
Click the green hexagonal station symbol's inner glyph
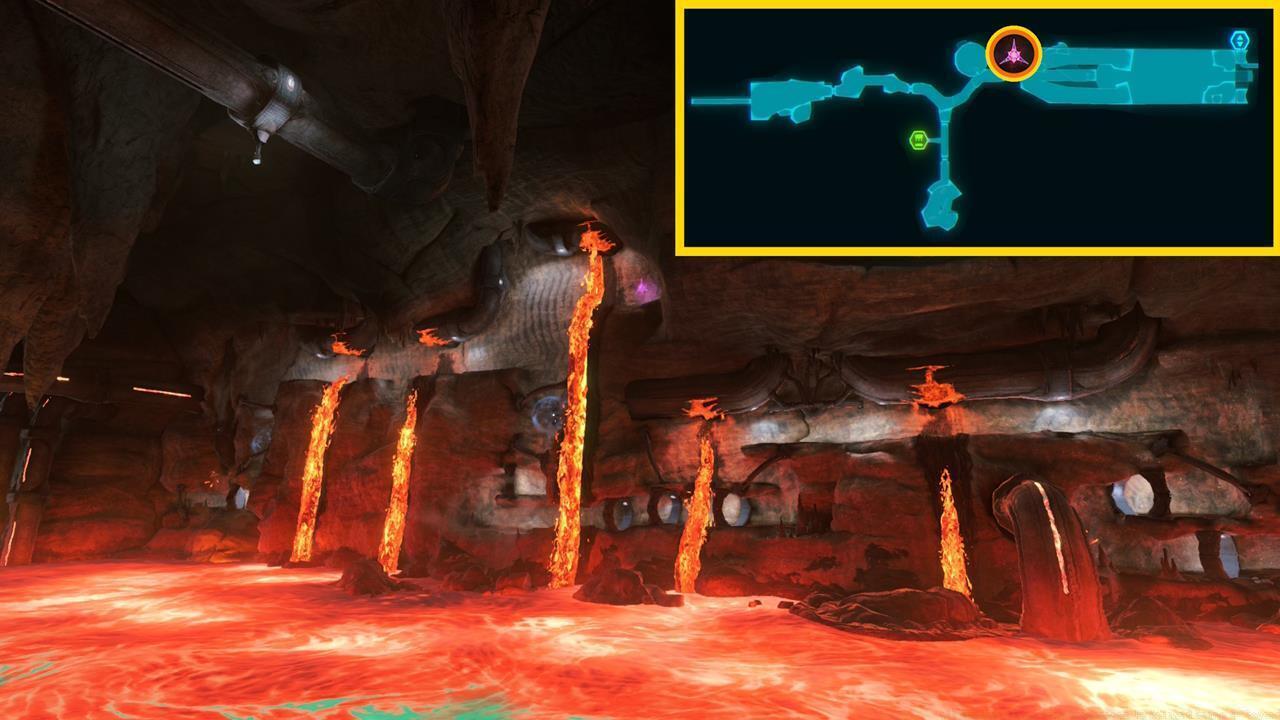pyautogui.click(x=918, y=140)
